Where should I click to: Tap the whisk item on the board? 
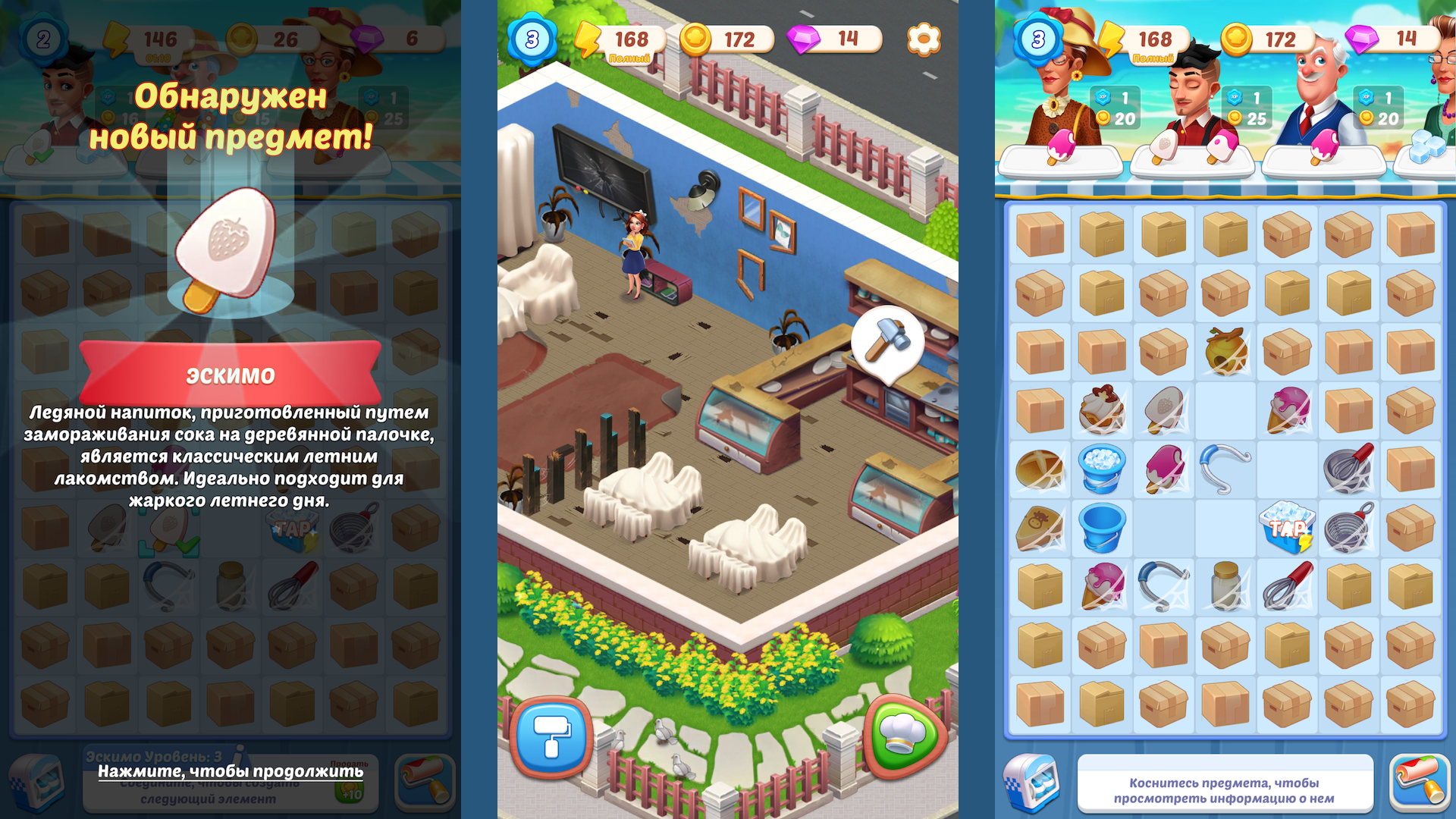point(1286,587)
